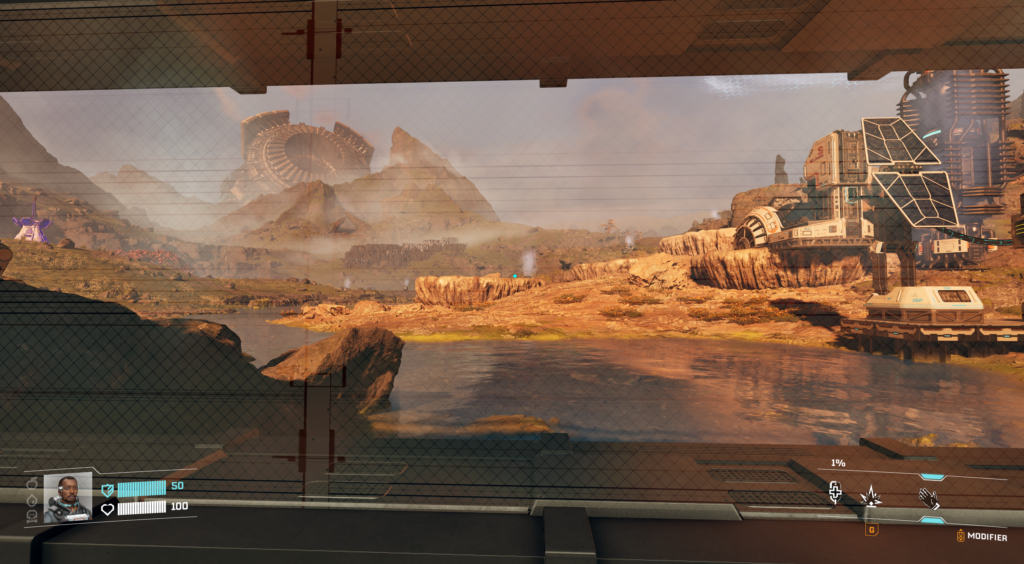Activate the explosion ability icon
The width and height of the screenshot is (1024, 564).
coord(870,496)
